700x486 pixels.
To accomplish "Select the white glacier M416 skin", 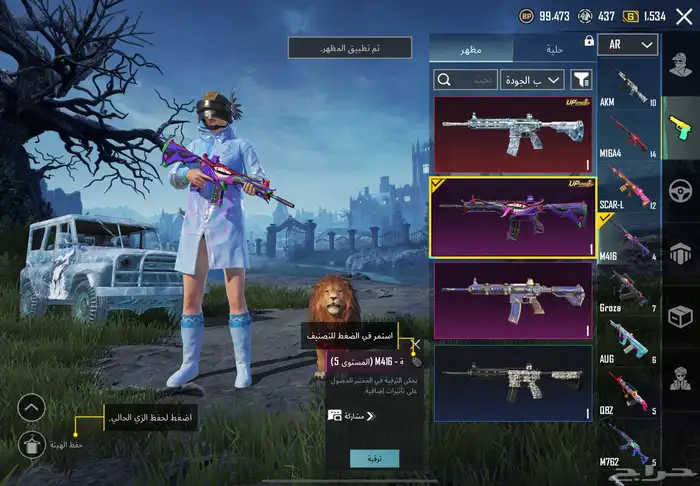I will [x=513, y=134].
